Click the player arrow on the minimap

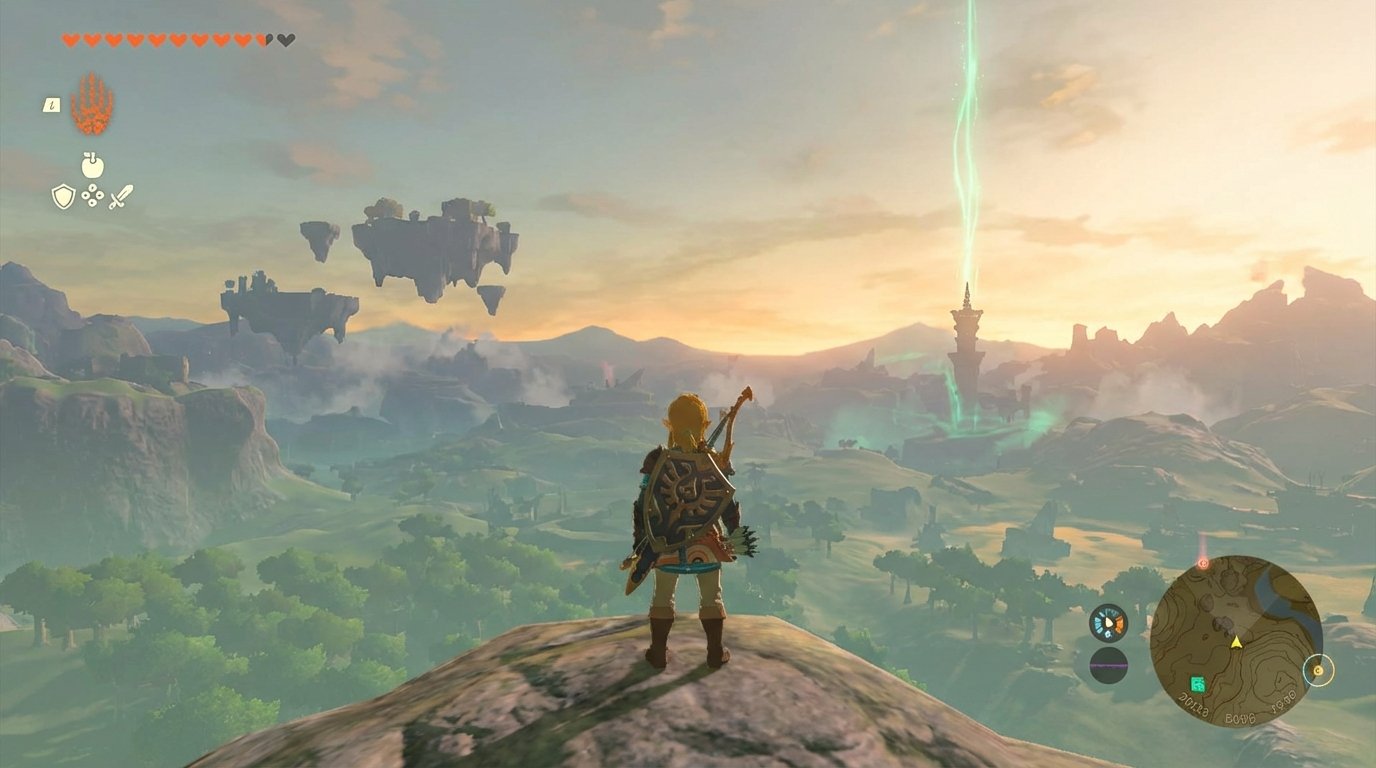point(1236,642)
